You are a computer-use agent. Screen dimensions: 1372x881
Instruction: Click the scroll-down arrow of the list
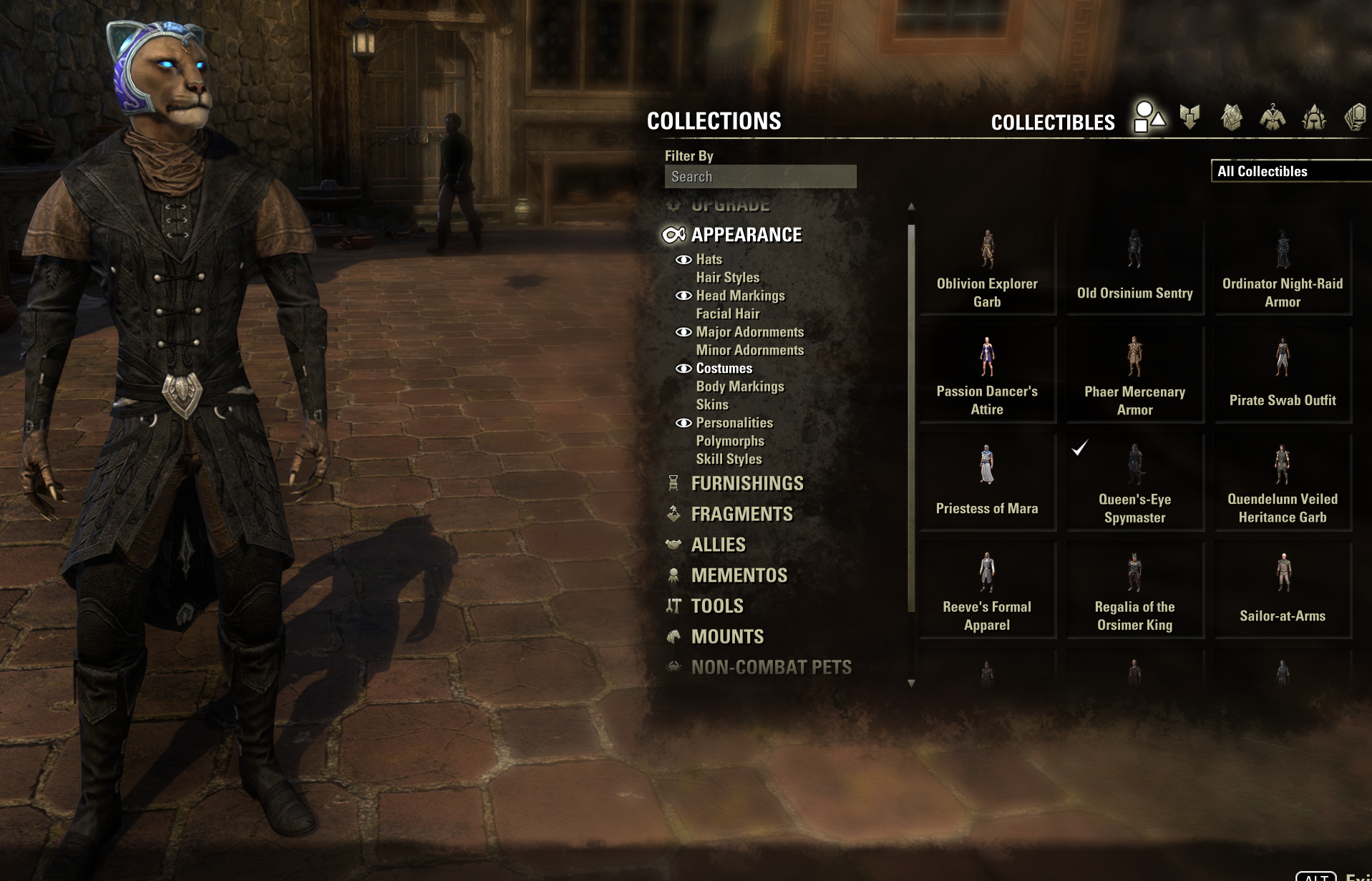pos(911,683)
